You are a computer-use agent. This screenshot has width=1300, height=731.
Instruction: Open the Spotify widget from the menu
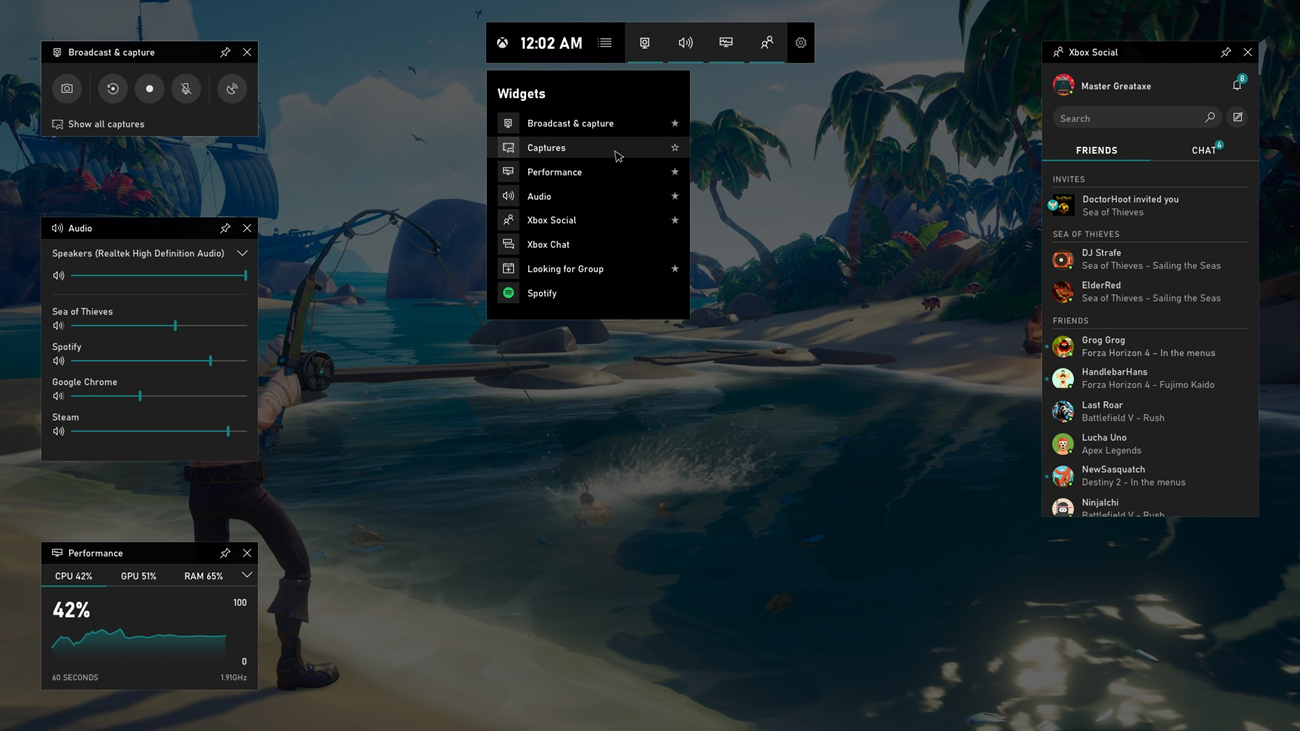point(541,292)
